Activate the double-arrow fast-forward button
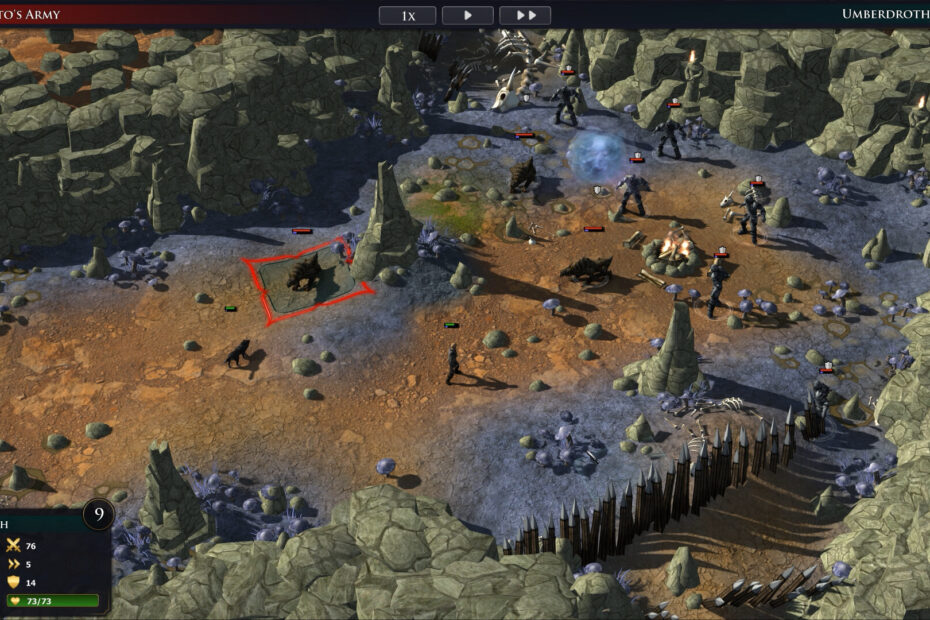The height and width of the screenshot is (620, 930). point(525,16)
